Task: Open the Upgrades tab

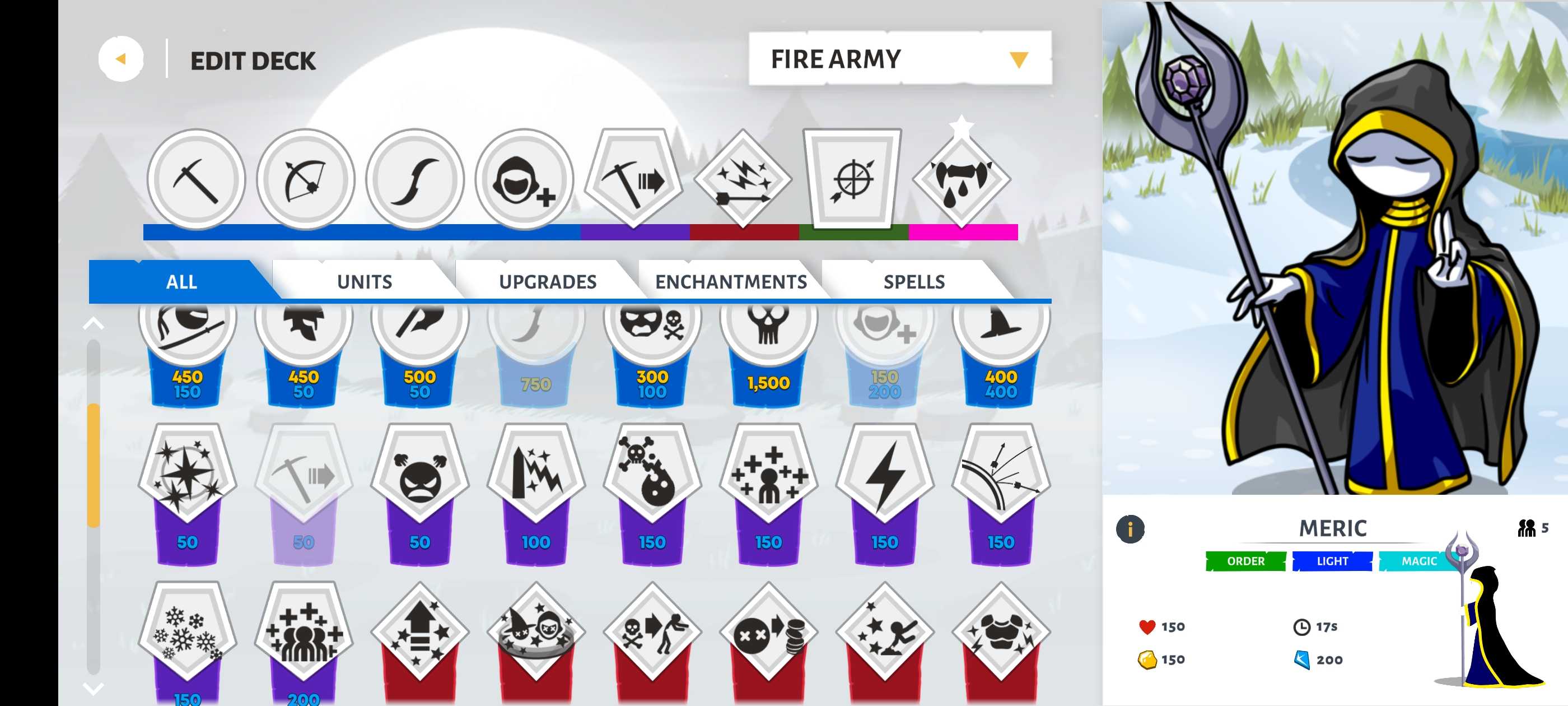Action: [x=547, y=281]
